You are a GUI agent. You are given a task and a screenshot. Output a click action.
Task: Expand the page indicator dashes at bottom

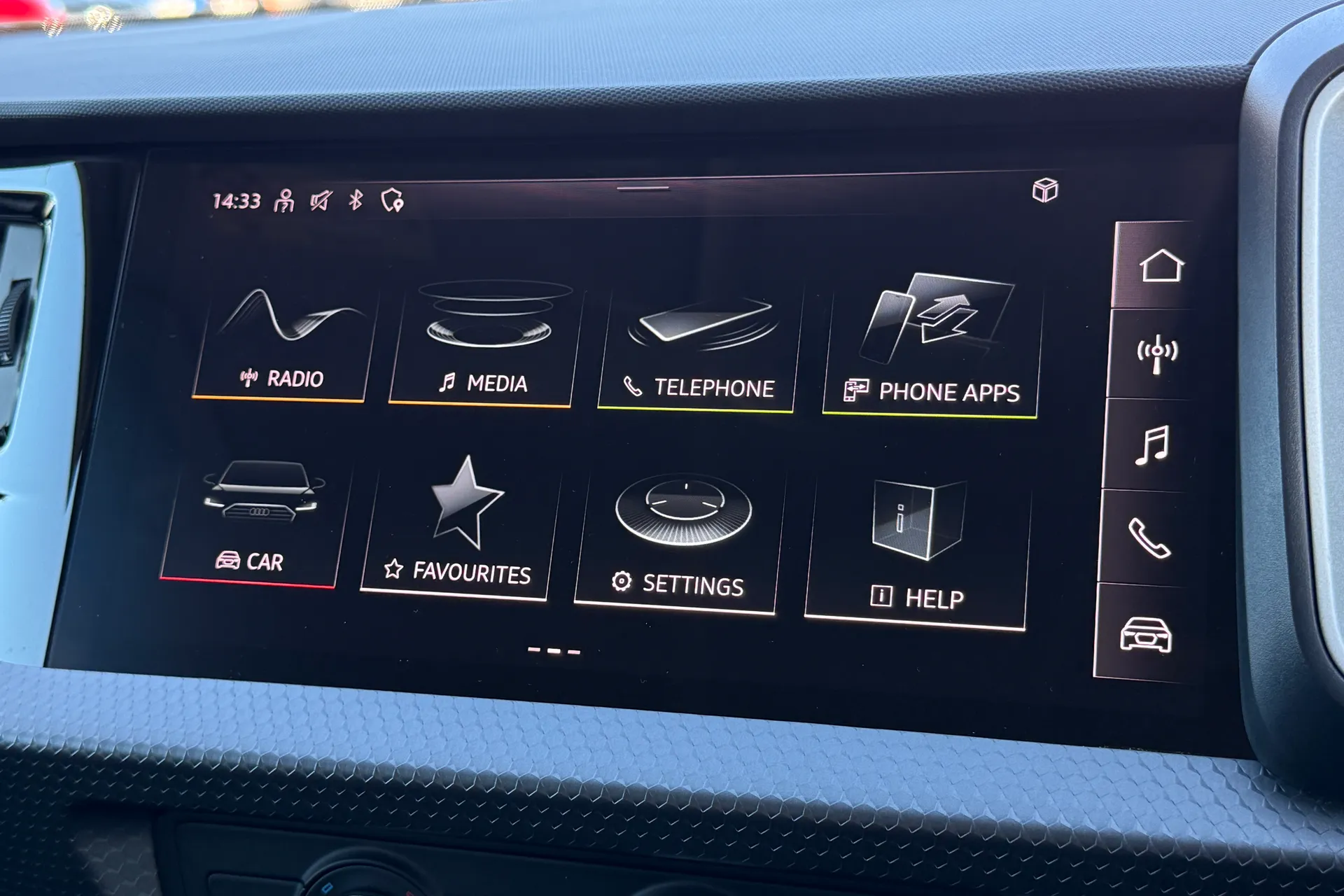[x=553, y=650]
